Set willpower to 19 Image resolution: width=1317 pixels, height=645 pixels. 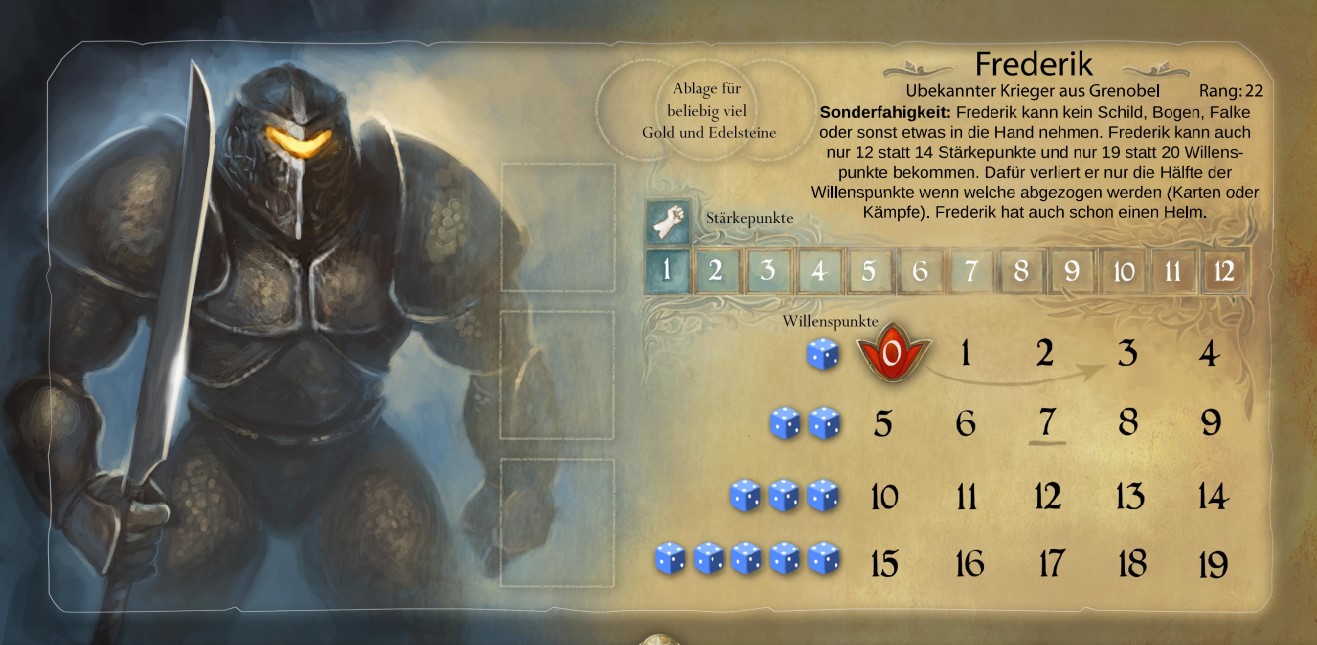tap(1212, 565)
